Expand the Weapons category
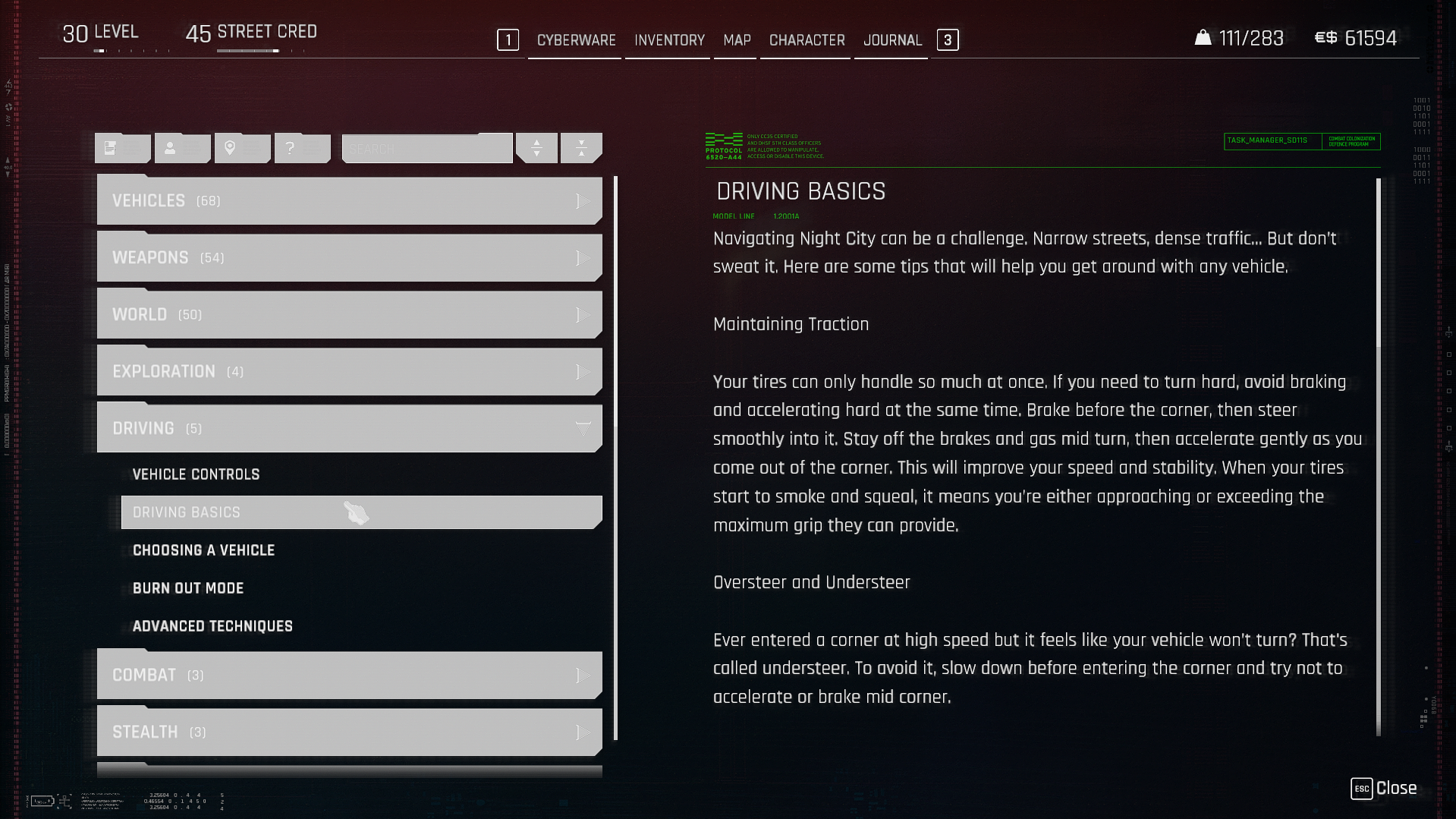 point(349,258)
